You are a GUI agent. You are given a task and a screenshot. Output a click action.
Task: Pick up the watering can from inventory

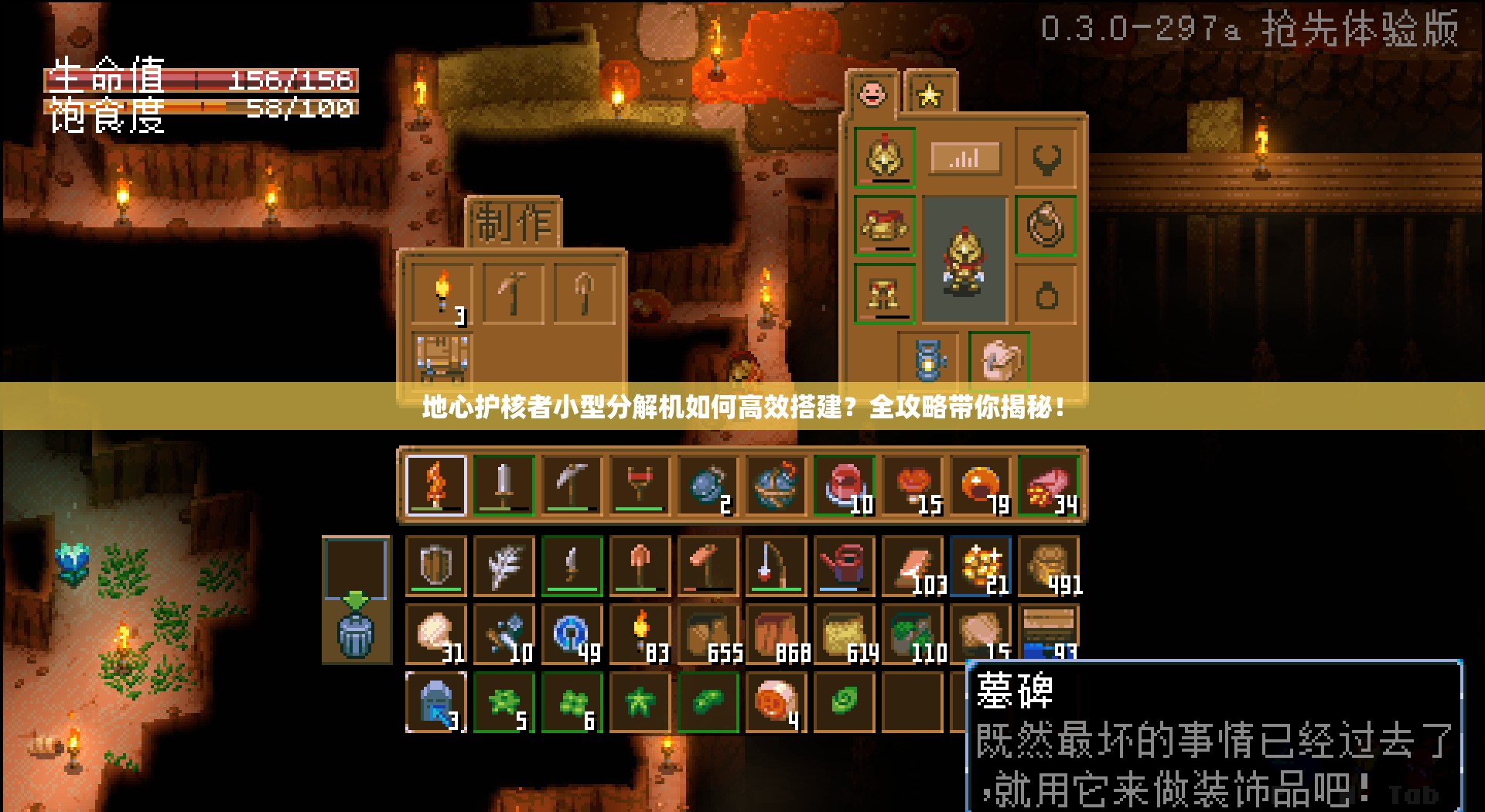coord(843,565)
